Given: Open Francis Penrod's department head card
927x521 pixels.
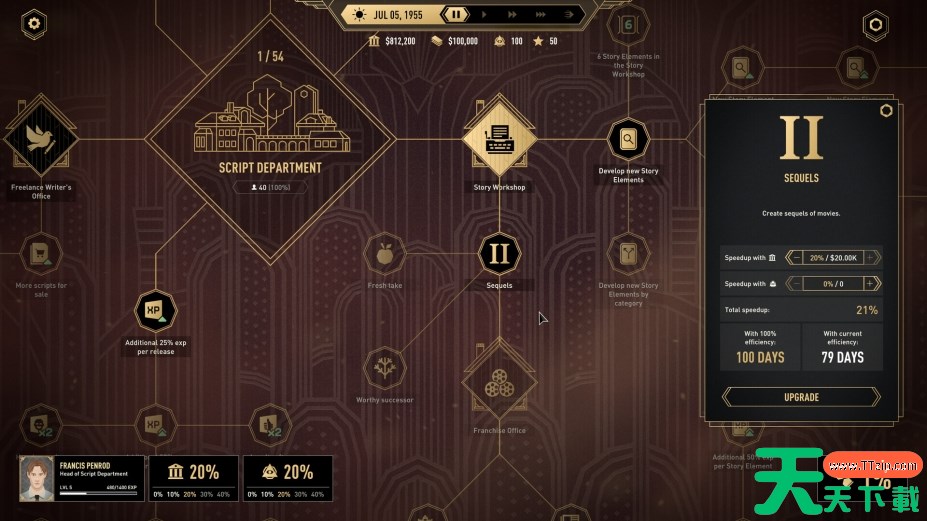Looking at the screenshot, I should [x=80, y=478].
